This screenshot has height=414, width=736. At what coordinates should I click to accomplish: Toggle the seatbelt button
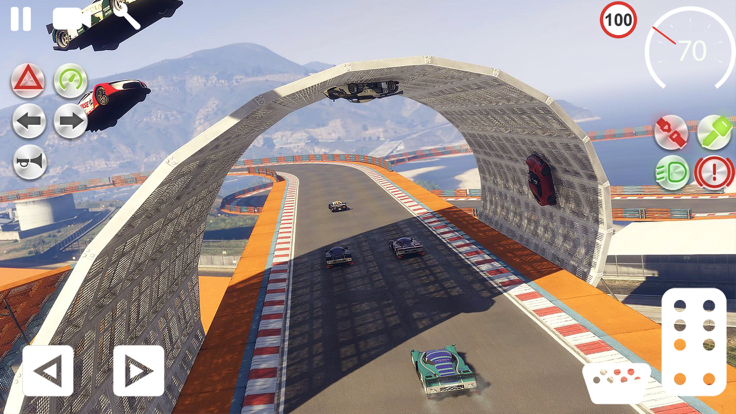[x=671, y=131]
